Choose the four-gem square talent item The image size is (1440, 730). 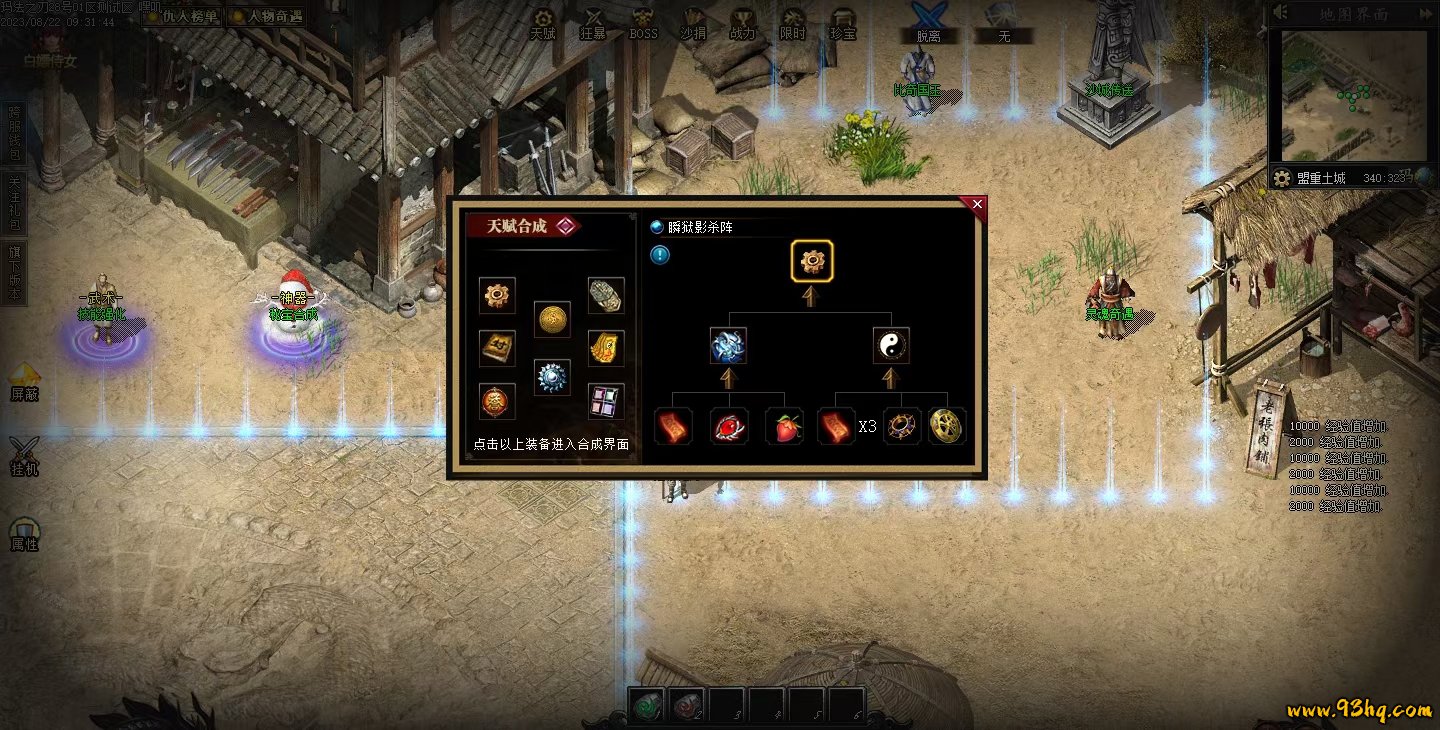(606, 401)
